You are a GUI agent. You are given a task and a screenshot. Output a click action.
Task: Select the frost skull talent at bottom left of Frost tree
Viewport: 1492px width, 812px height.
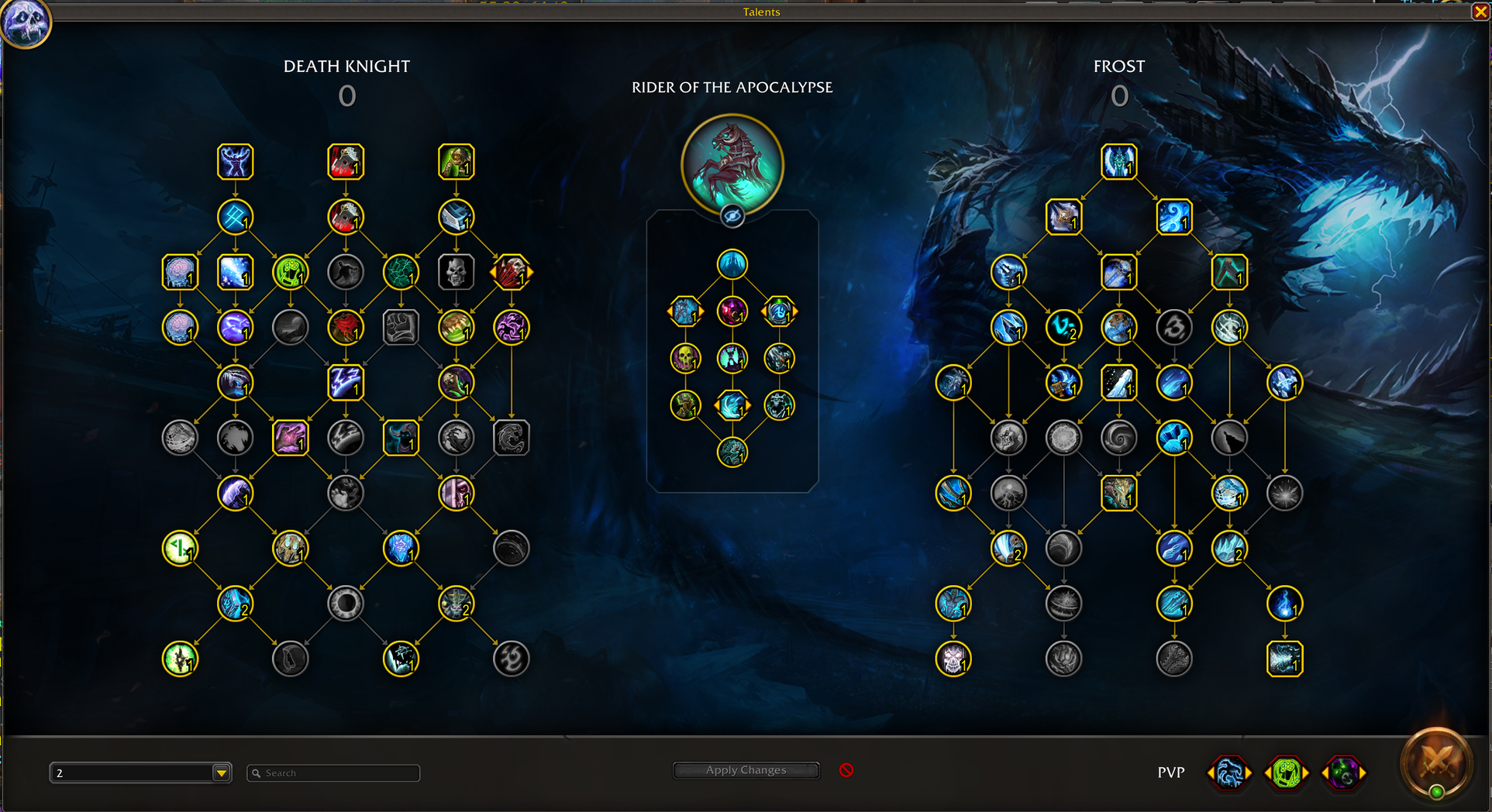point(953,659)
